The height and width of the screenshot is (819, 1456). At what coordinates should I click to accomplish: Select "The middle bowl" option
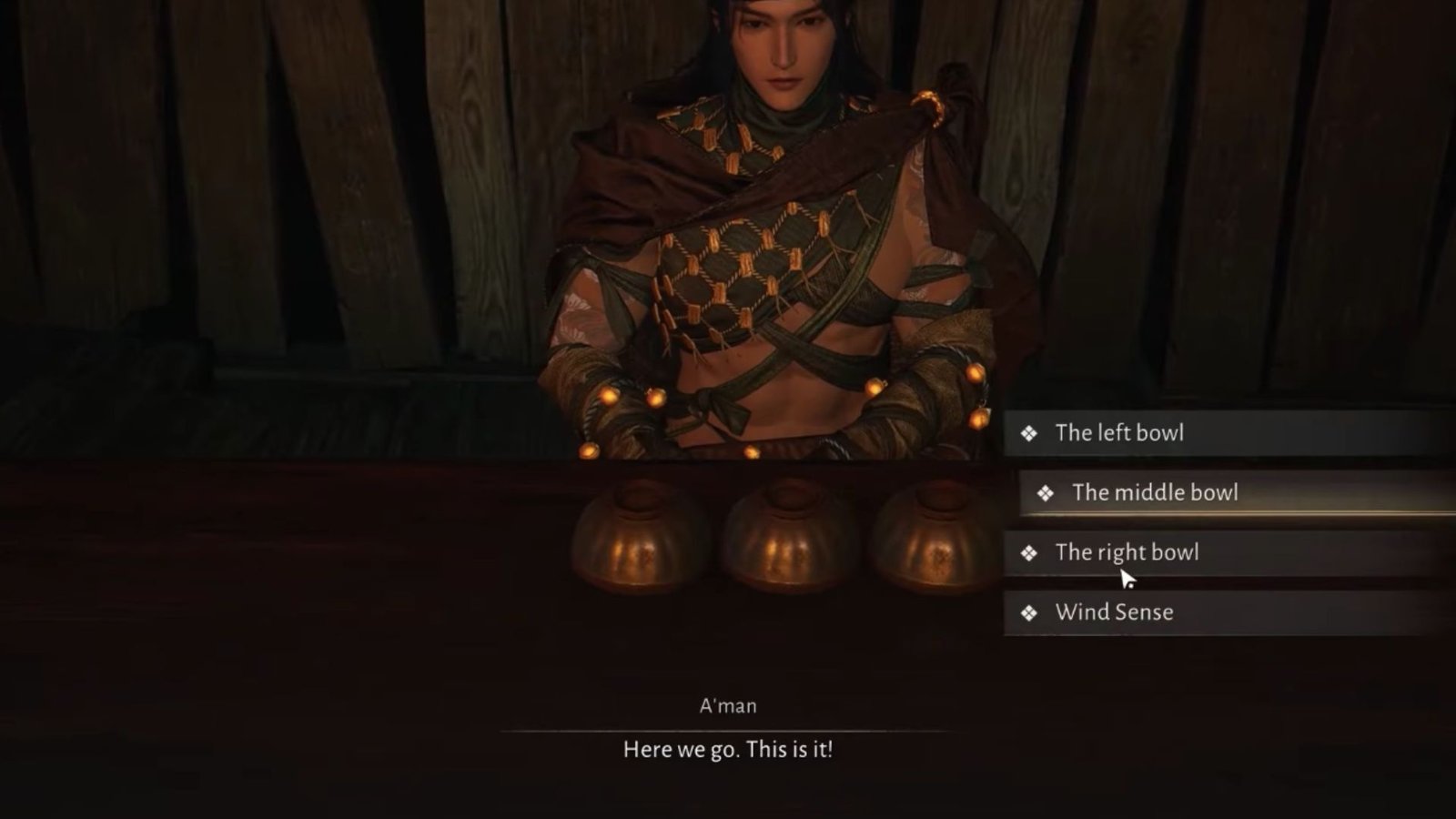coord(1154,493)
